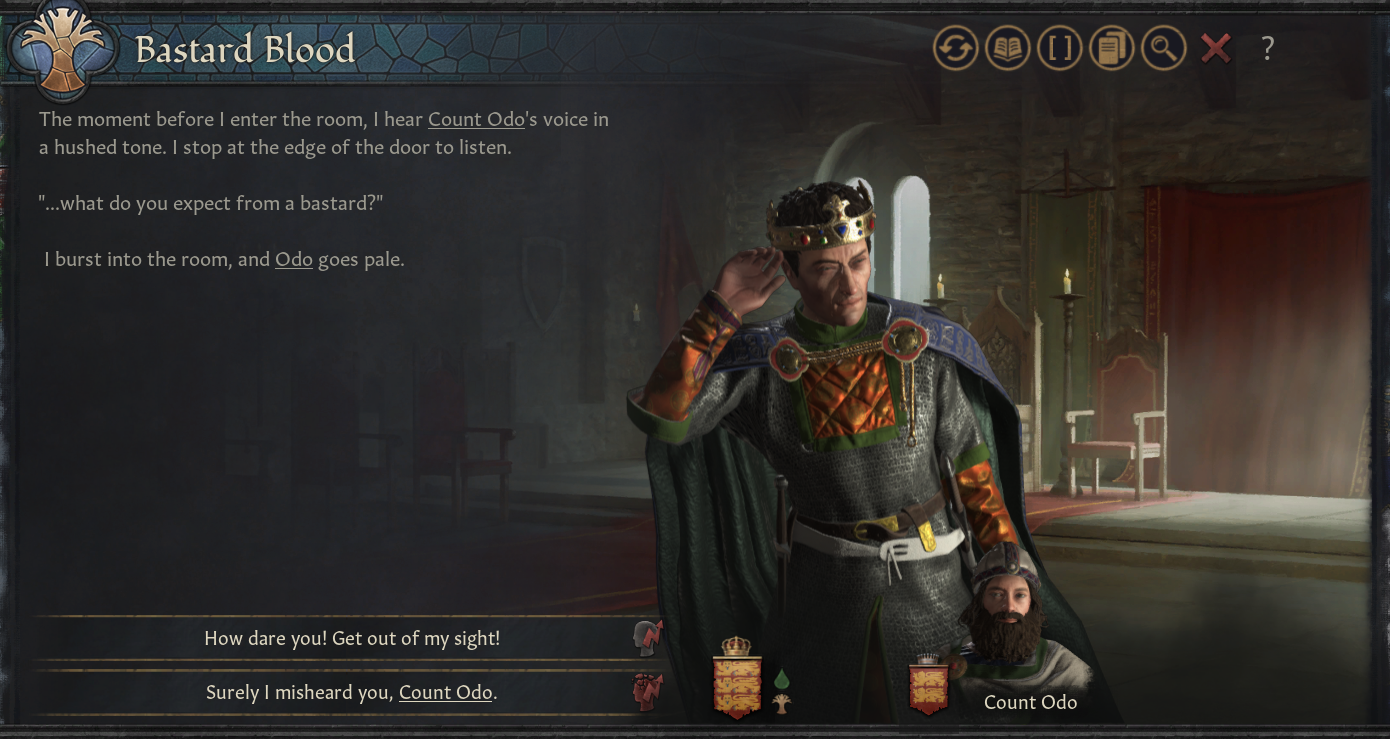Image resolution: width=1390 pixels, height=739 pixels.
Task: Click the stacked documents copy icon
Action: point(1111,48)
